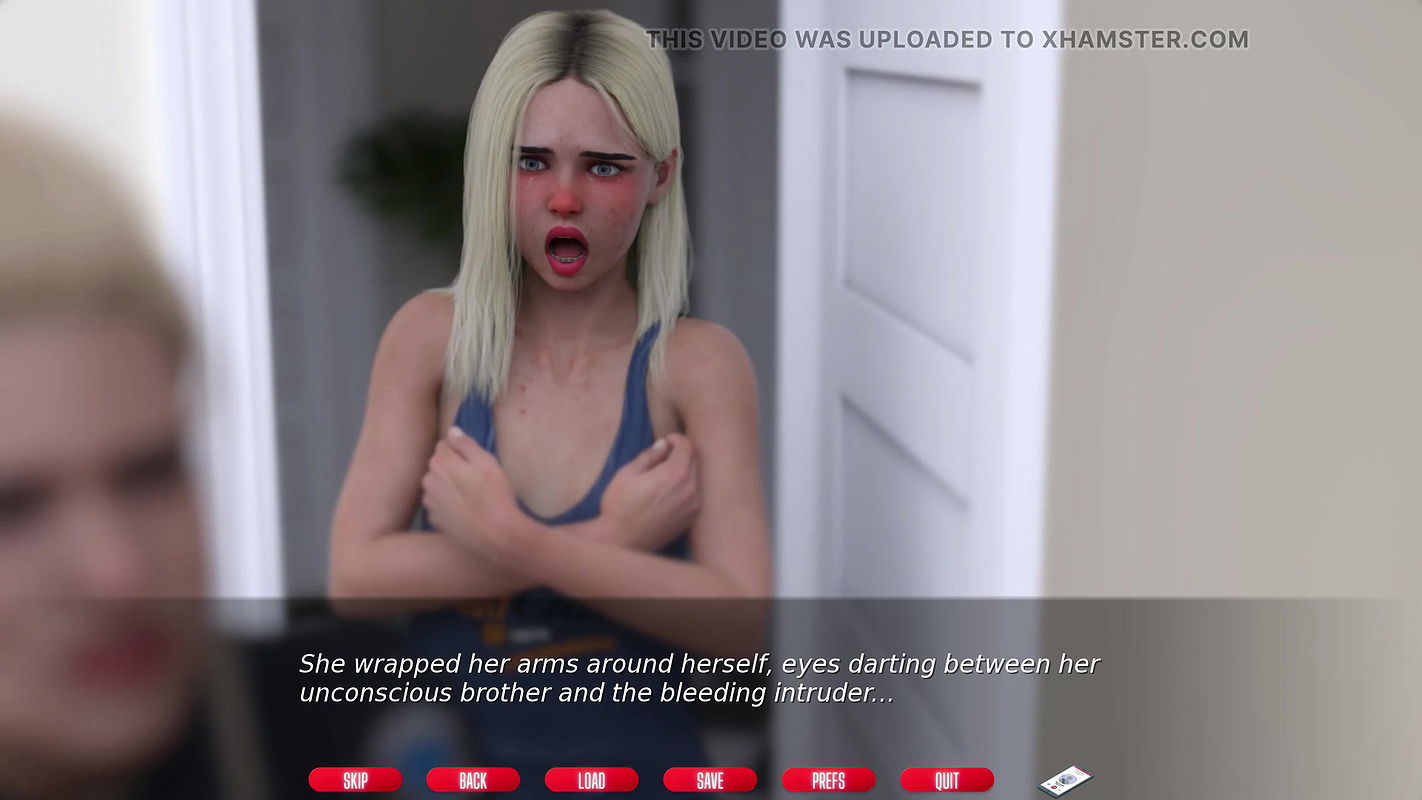
Task: Click SAVE to store your progress
Action: pyautogui.click(x=710, y=780)
